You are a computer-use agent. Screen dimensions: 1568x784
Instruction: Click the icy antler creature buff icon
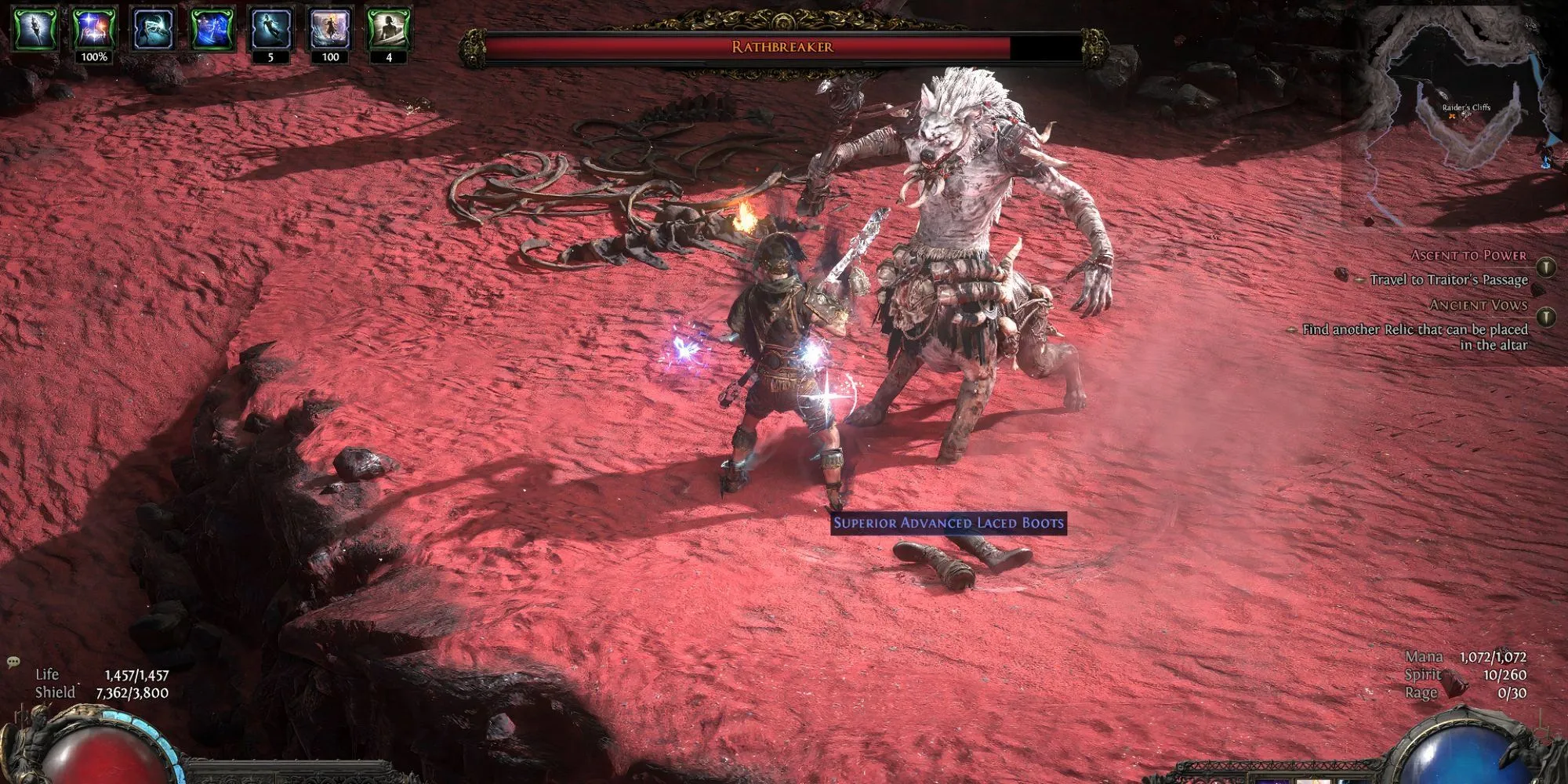pos(153,28)
